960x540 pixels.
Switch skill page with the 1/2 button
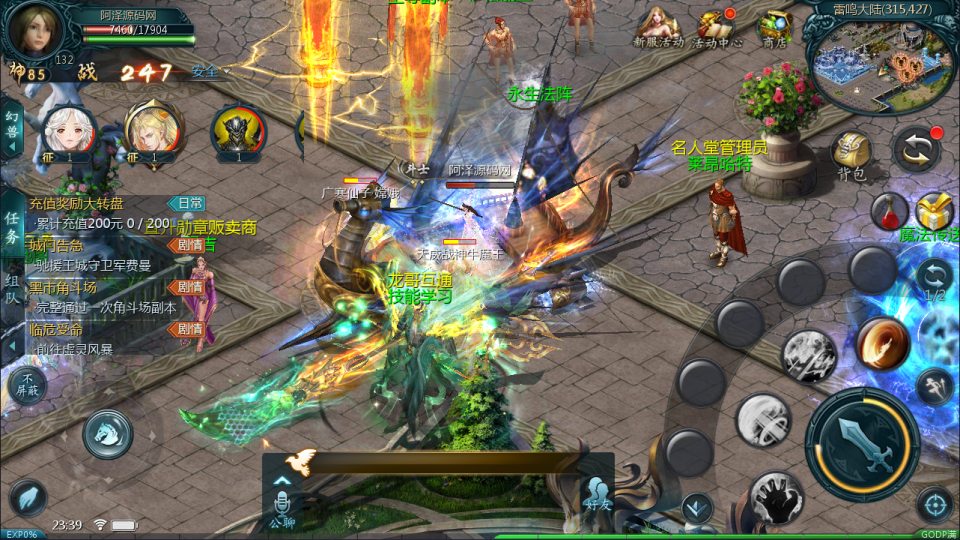pos(934,279)
